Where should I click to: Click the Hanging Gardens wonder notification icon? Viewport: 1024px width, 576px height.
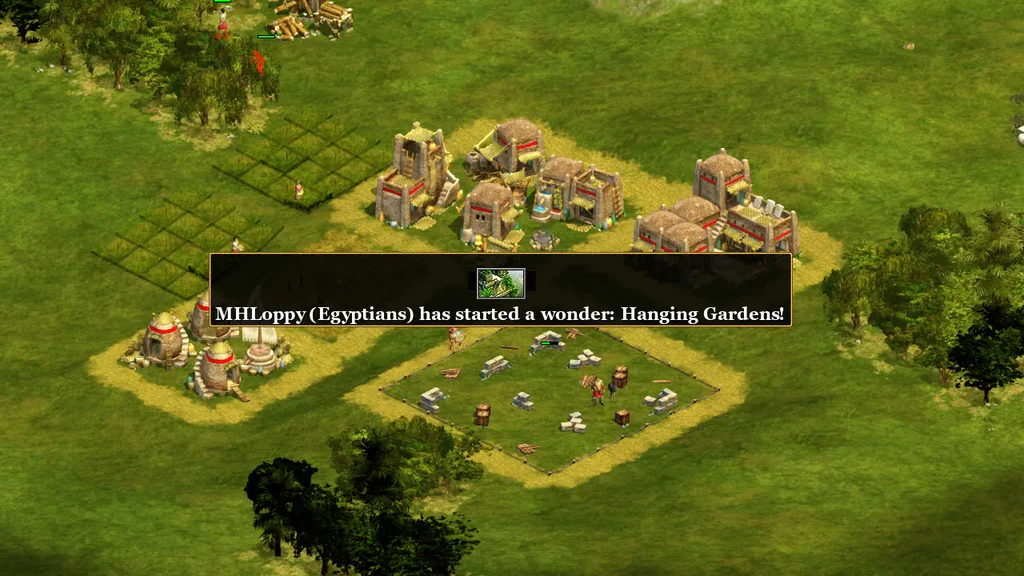(x=500, y=284)
